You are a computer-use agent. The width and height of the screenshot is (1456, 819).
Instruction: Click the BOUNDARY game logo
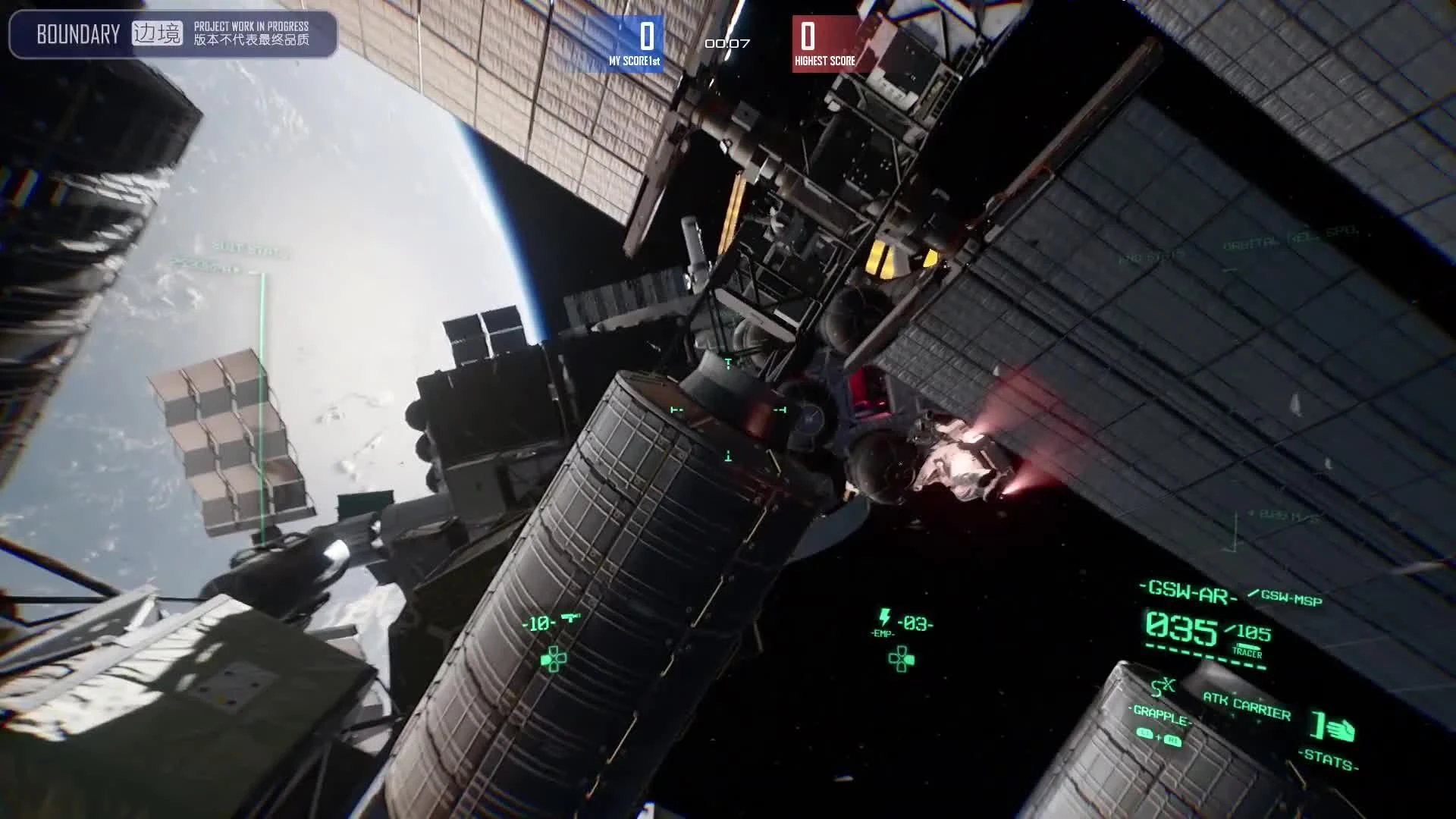click(78, 33)
